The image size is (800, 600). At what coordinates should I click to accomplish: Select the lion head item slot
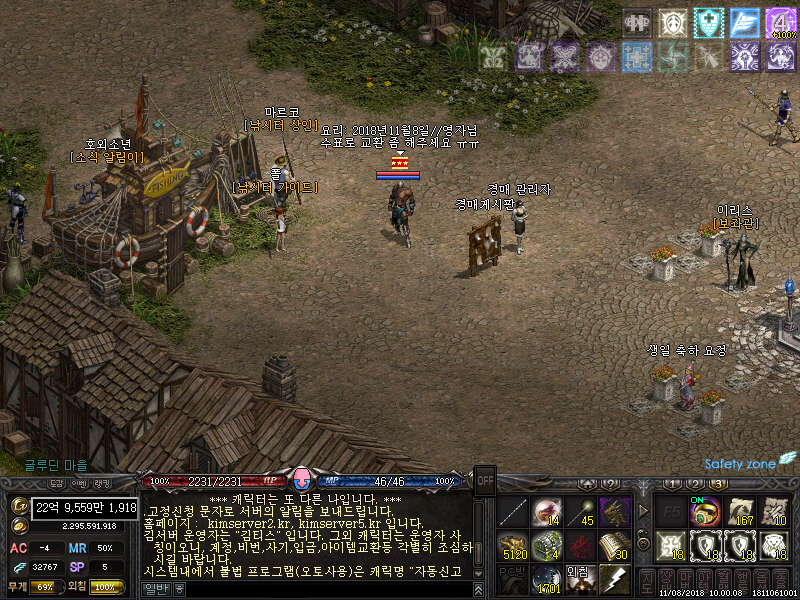tap(774, 546)
